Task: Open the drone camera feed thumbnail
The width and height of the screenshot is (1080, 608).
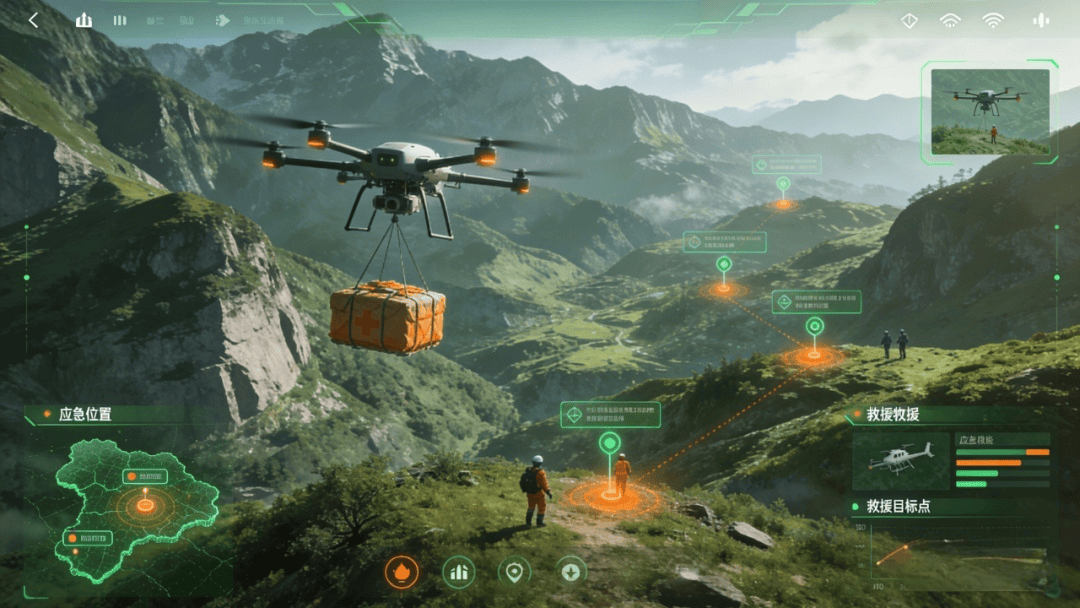Action: click(990, 111)
